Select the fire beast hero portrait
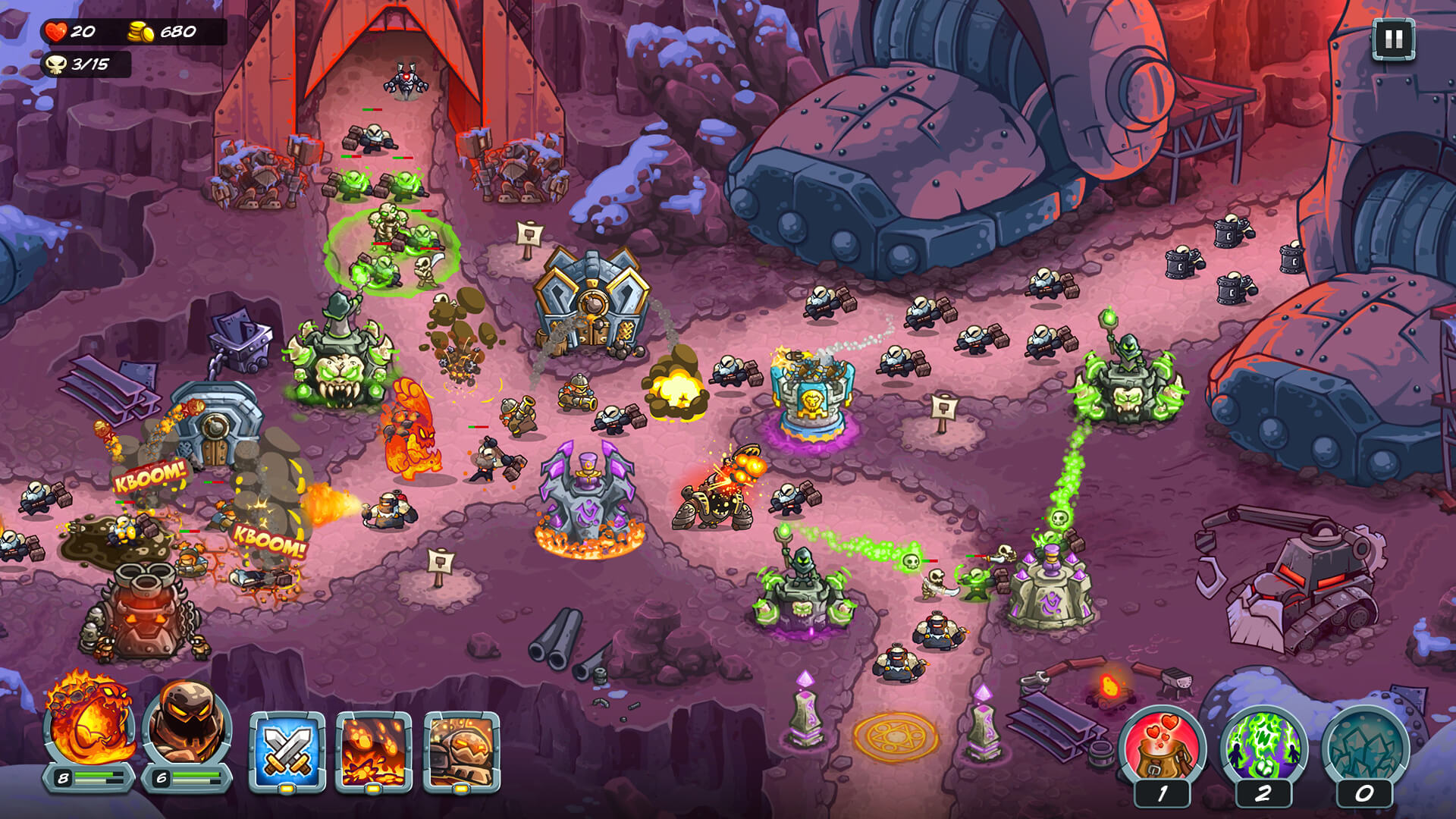 pos(89,723)
